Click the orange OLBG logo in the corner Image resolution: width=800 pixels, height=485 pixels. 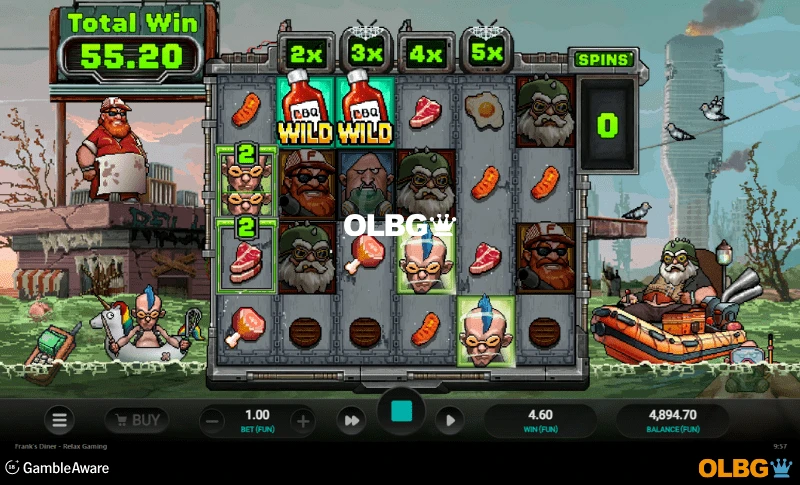coord(744,467)
